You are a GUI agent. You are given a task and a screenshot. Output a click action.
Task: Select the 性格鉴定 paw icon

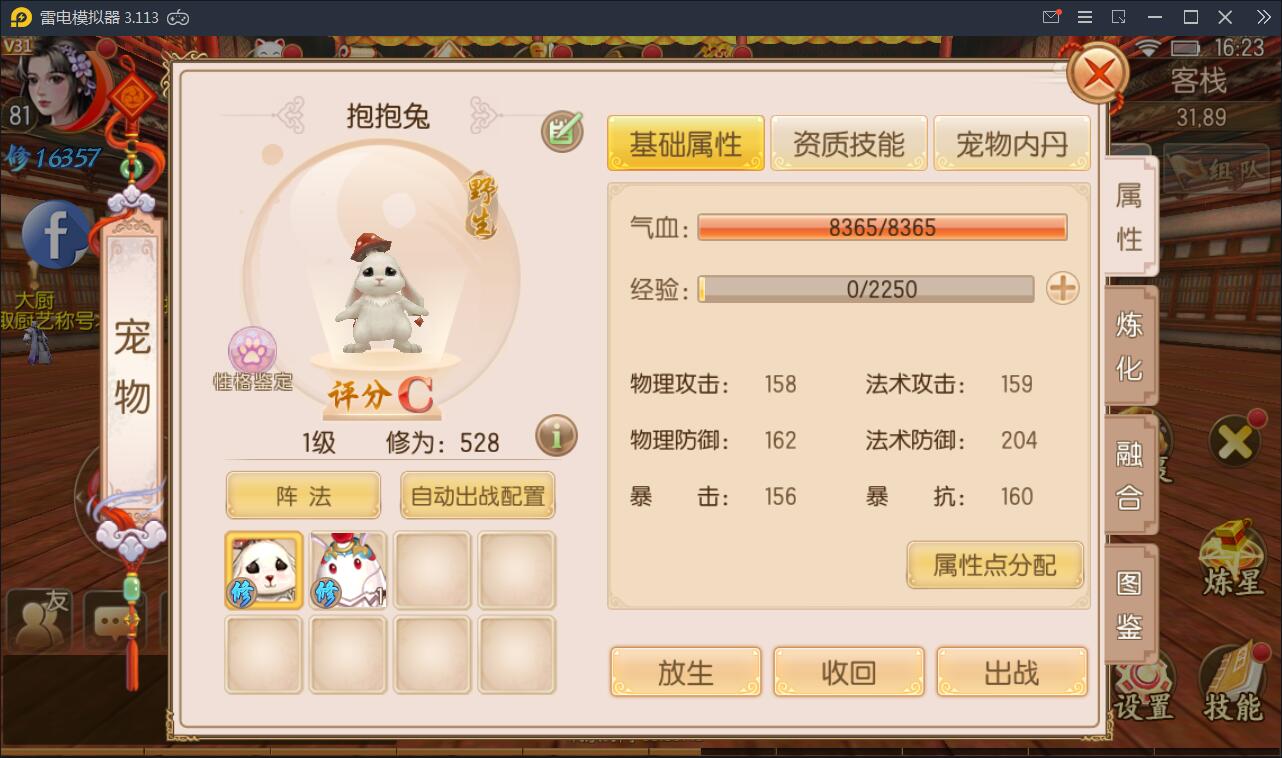coord(253,351)
